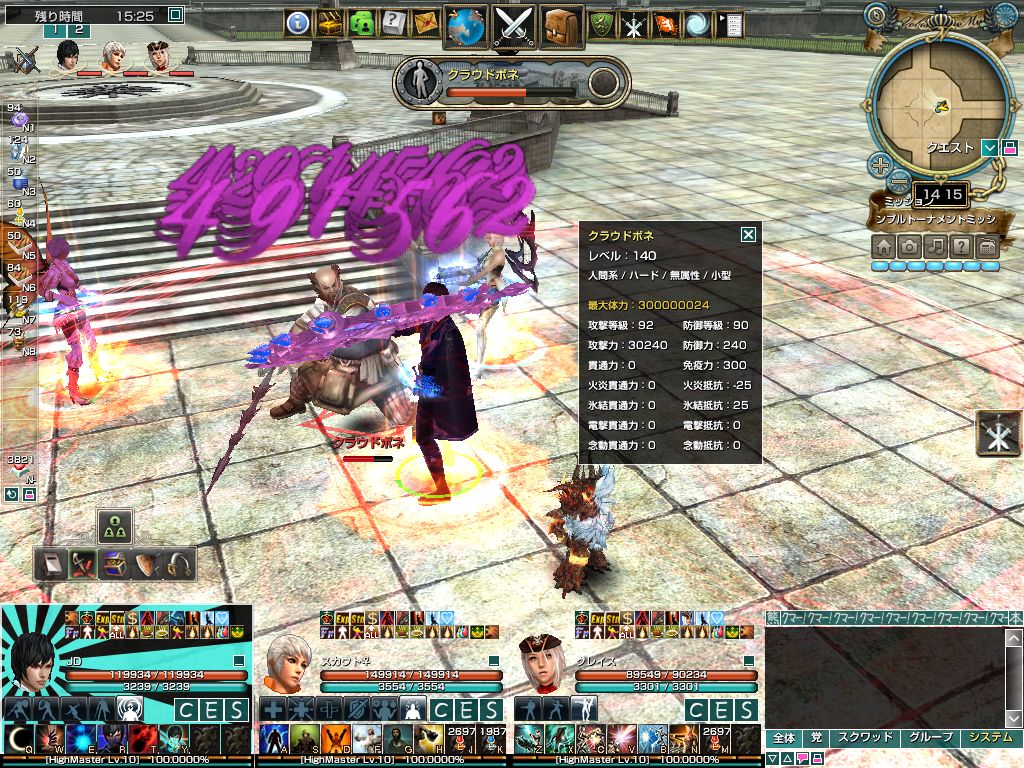The height and width of the screenshot is (768, 1024).
Task: Open the question mark help icon in top toolbar
Action: click(x=393, y=23)
